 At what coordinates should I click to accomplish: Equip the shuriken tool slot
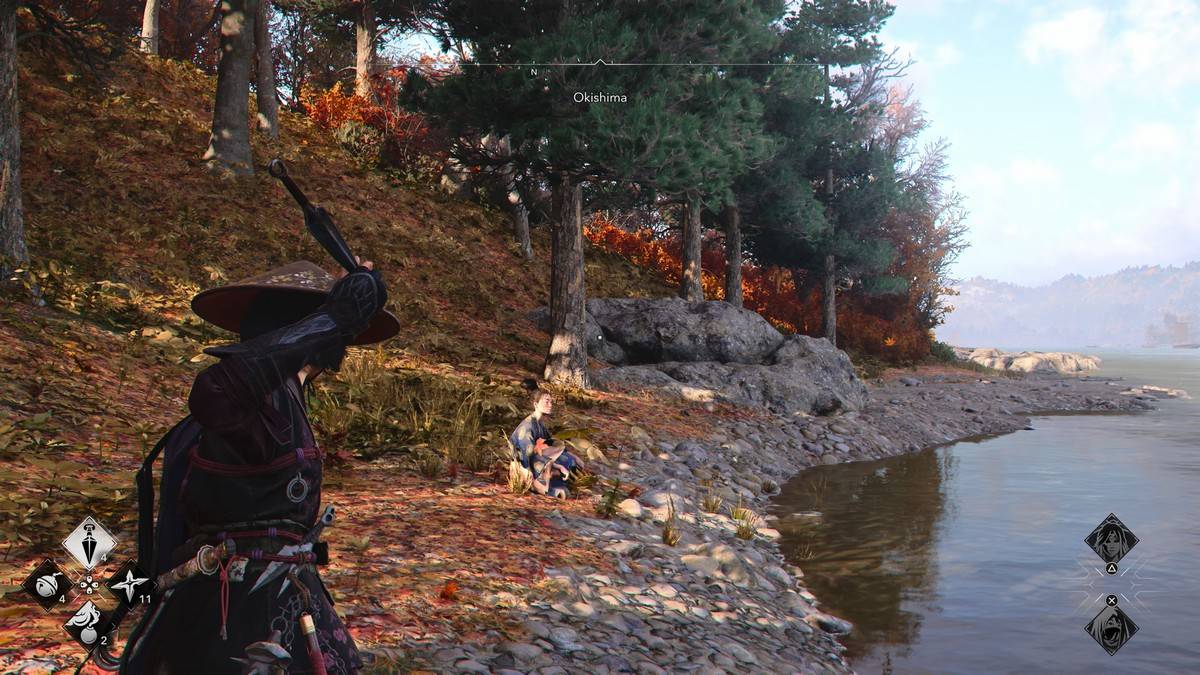coord(129,583)
